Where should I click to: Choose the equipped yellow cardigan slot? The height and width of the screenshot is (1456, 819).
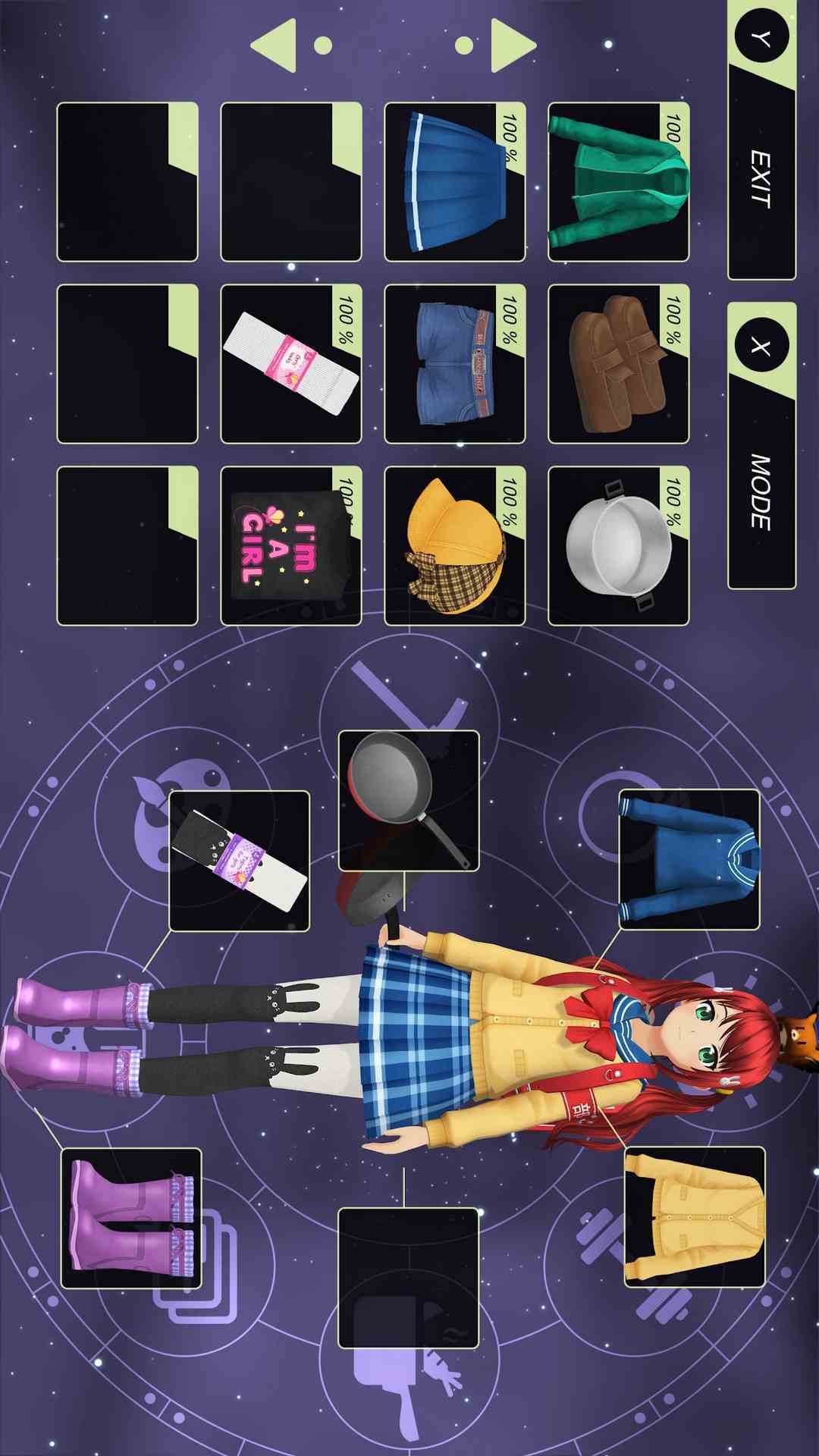click(x=695, y=1217)
